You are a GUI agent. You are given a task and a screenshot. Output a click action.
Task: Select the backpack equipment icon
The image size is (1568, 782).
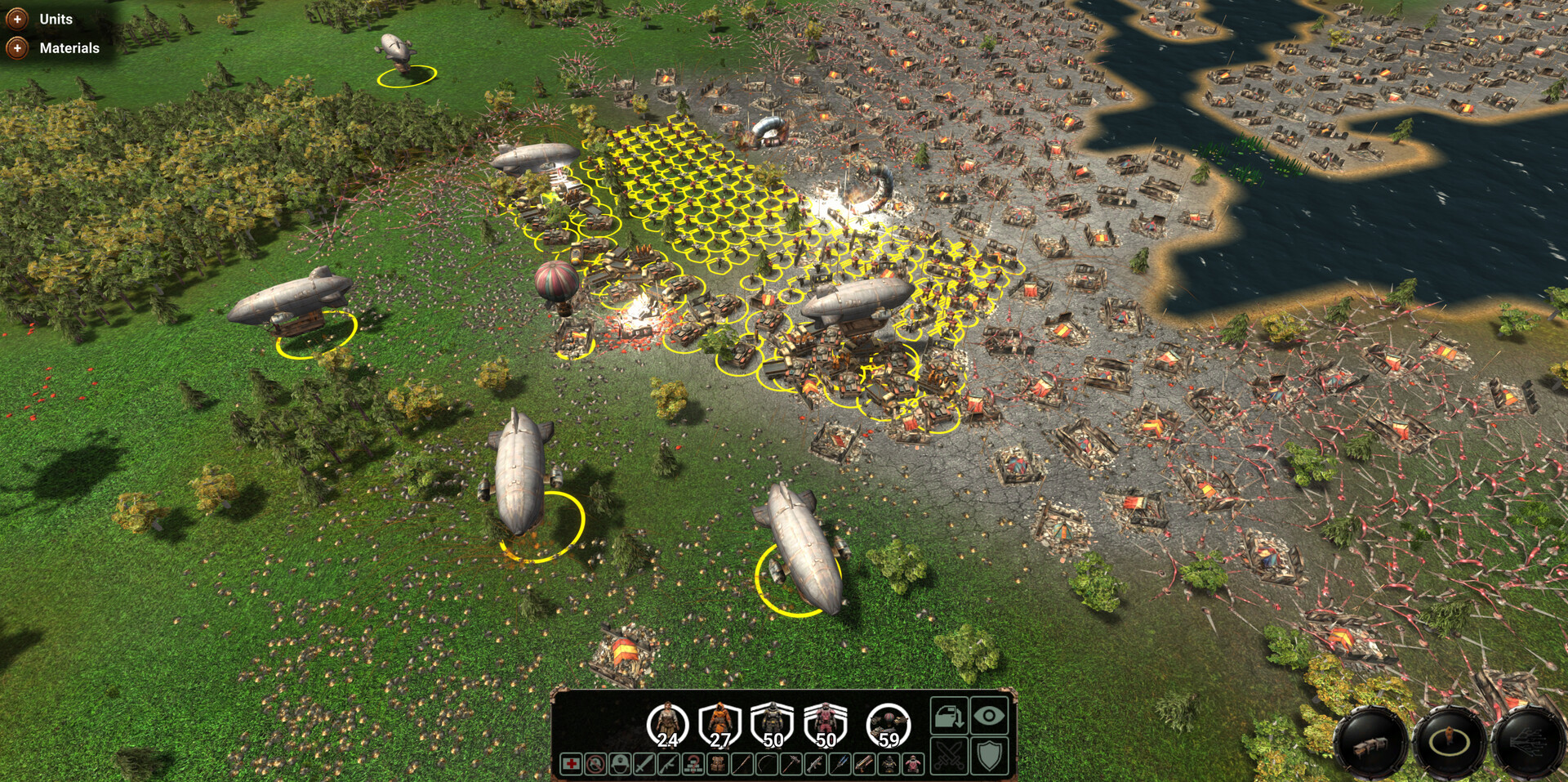pyautogui.click(x=718, y=765)
